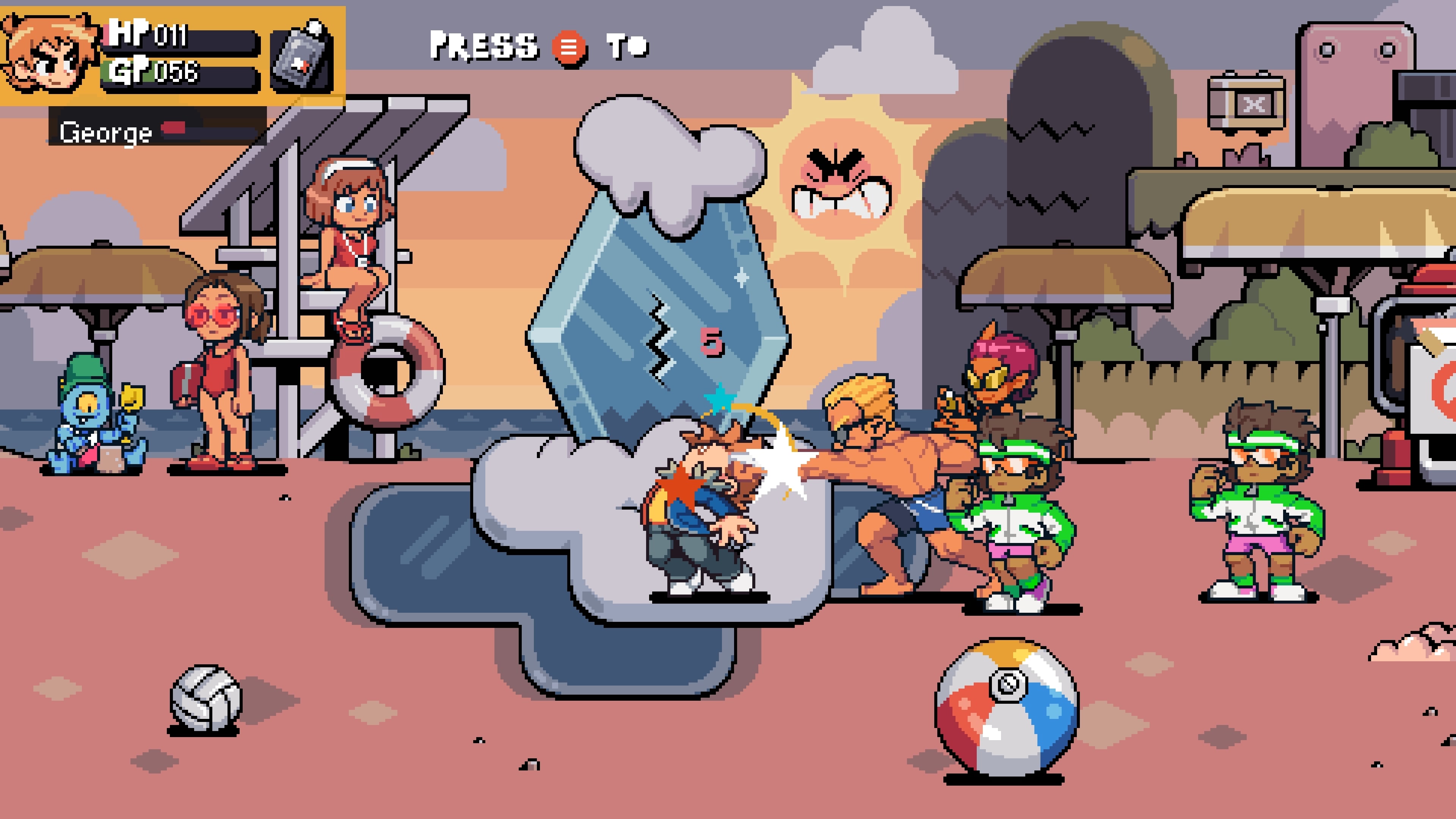Click the orange-haired player portrait
This screenshot has width=1456, height=819.
point(50,54)
